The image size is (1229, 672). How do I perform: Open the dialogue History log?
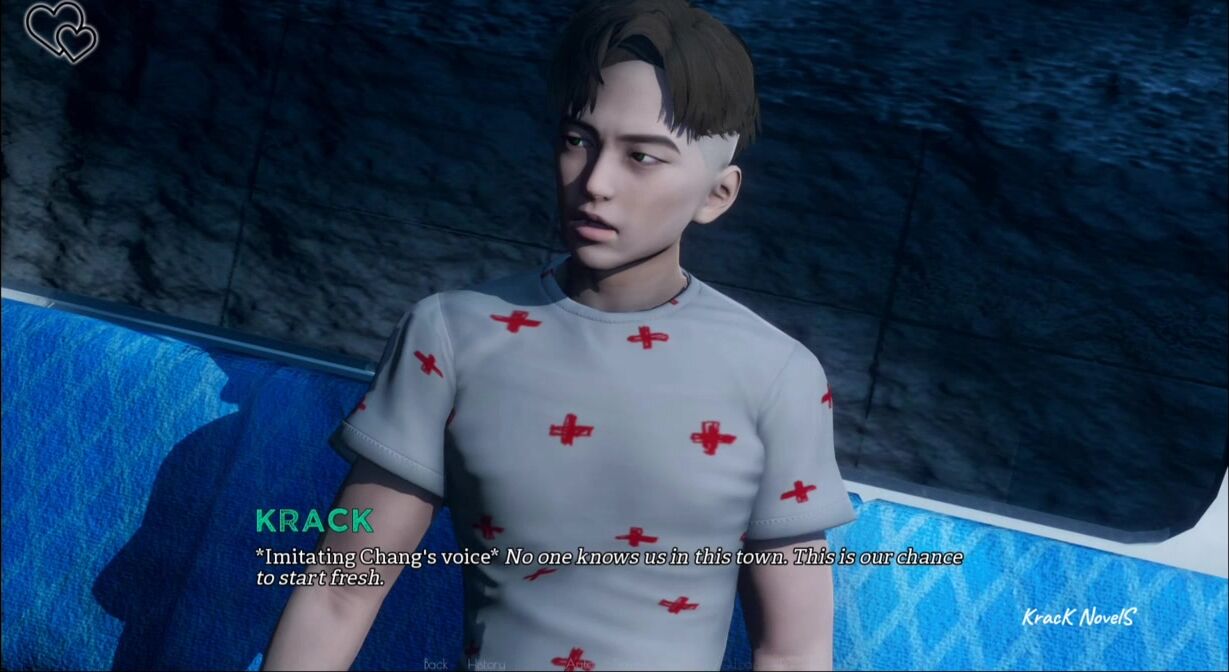click(486, 663)
